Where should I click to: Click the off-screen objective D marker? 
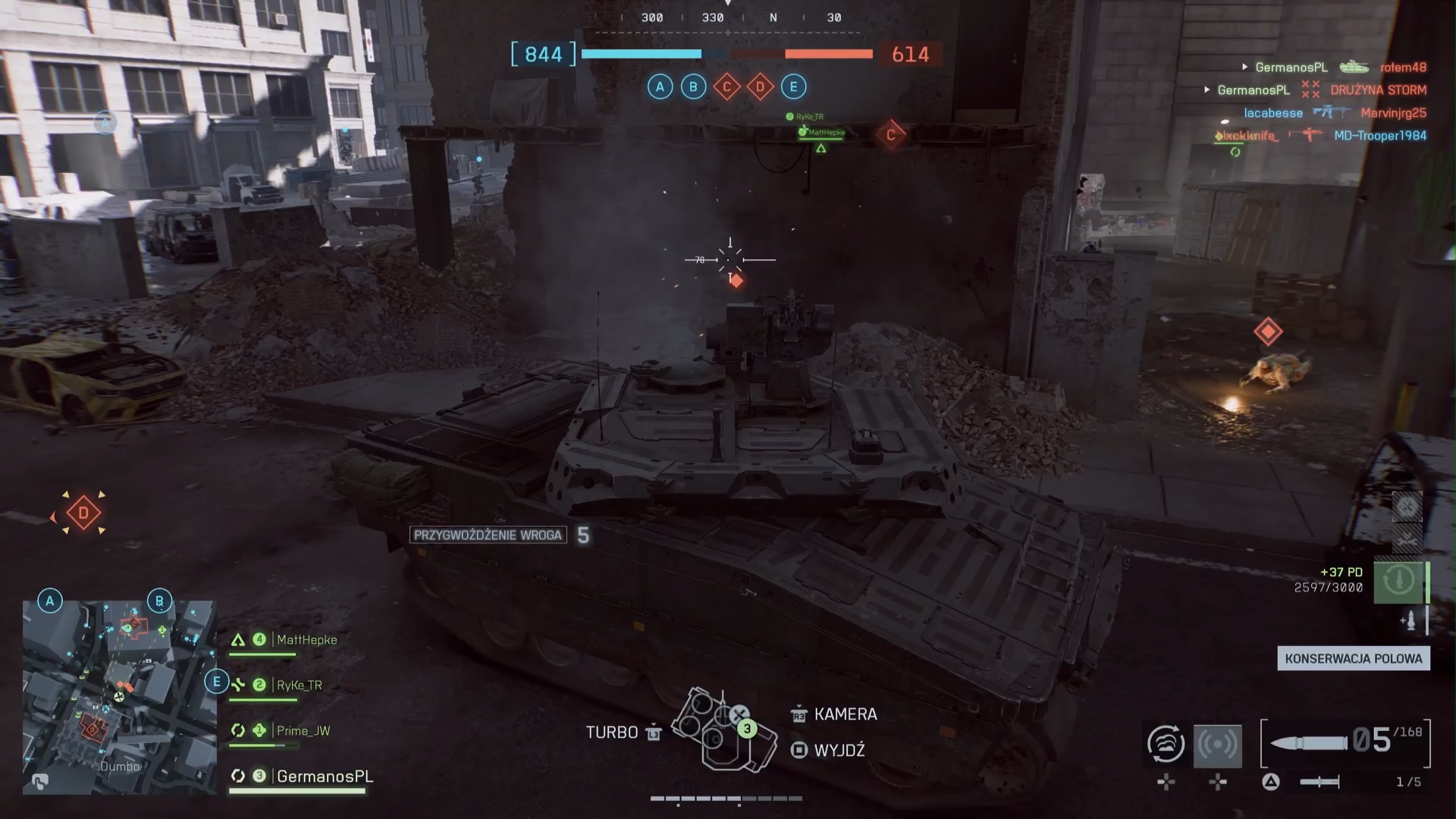pos(83,513)
